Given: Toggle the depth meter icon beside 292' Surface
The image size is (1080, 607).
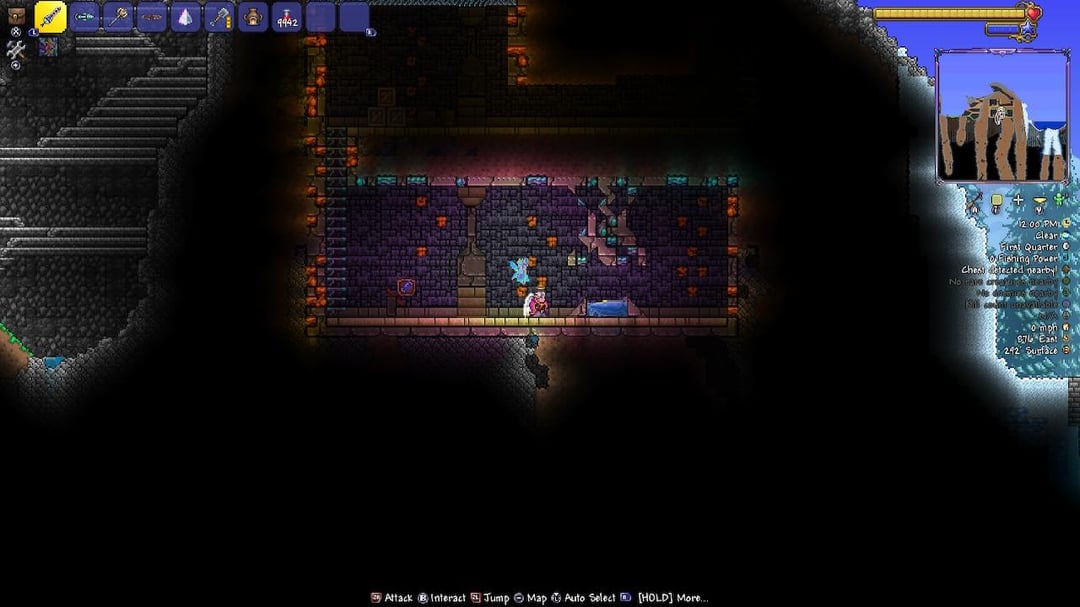Looking at the screenshot, I should point(1068,351).
